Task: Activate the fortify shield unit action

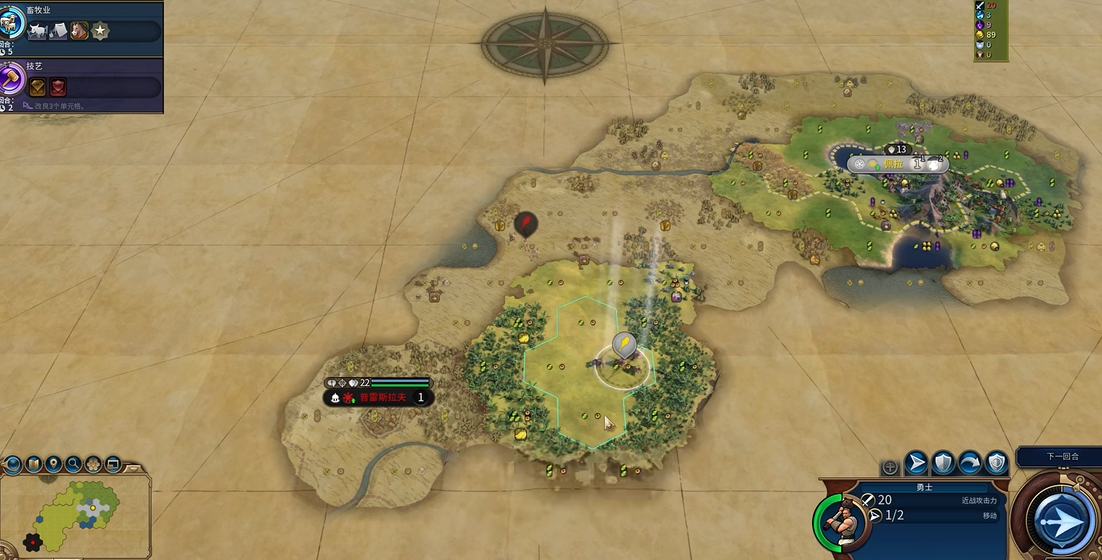Action: (x=943, y=462)
